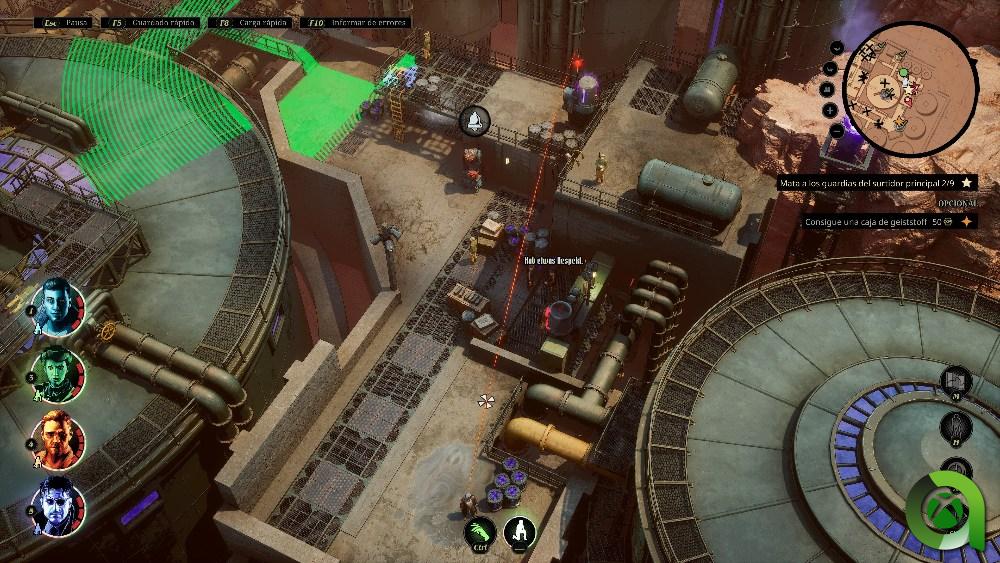Zoom out with the minimap minus button

tap(835, 130)
